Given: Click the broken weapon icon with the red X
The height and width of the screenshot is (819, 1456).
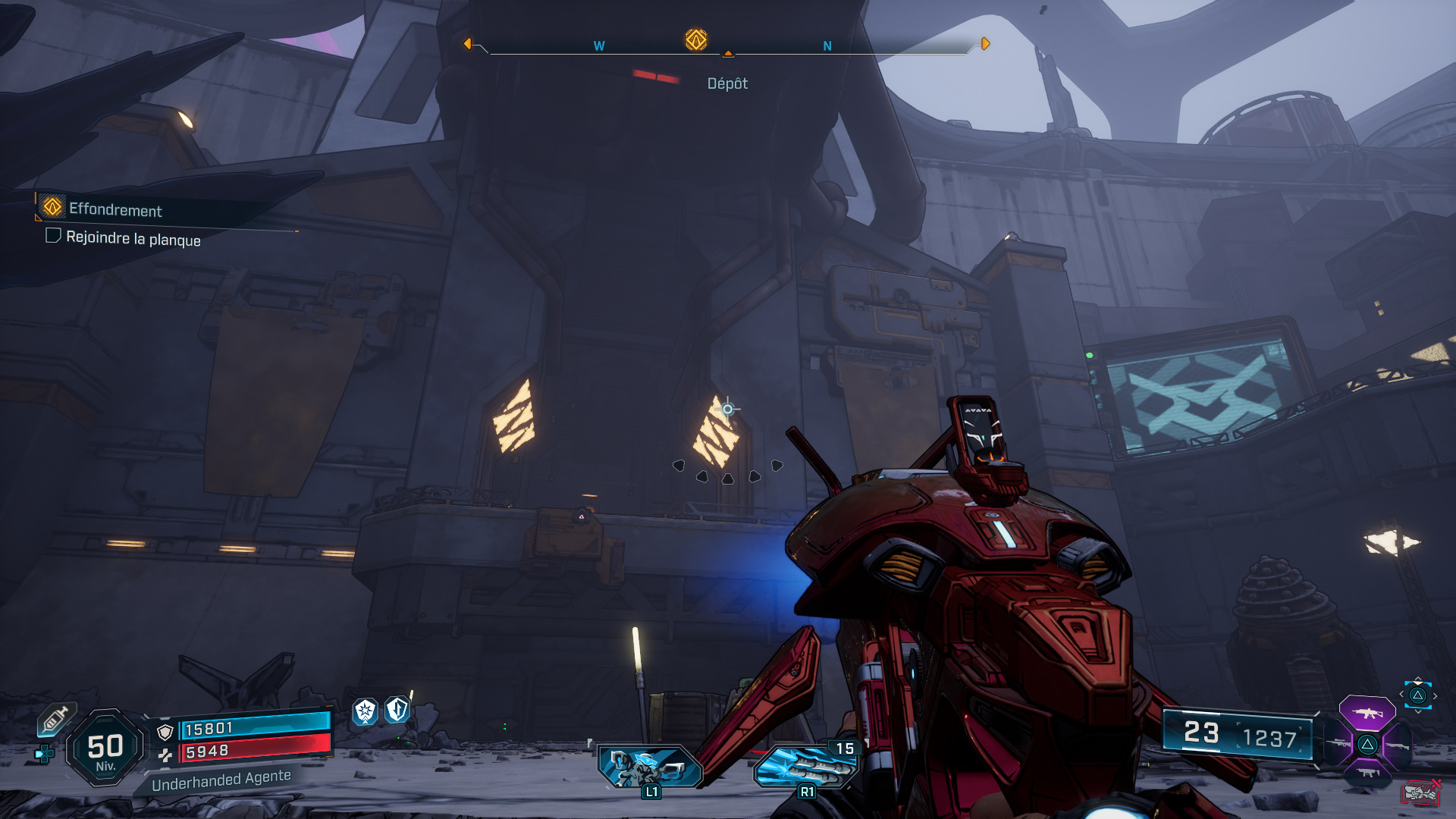Looking at the screenshot, I should (x=1420, y=791).
